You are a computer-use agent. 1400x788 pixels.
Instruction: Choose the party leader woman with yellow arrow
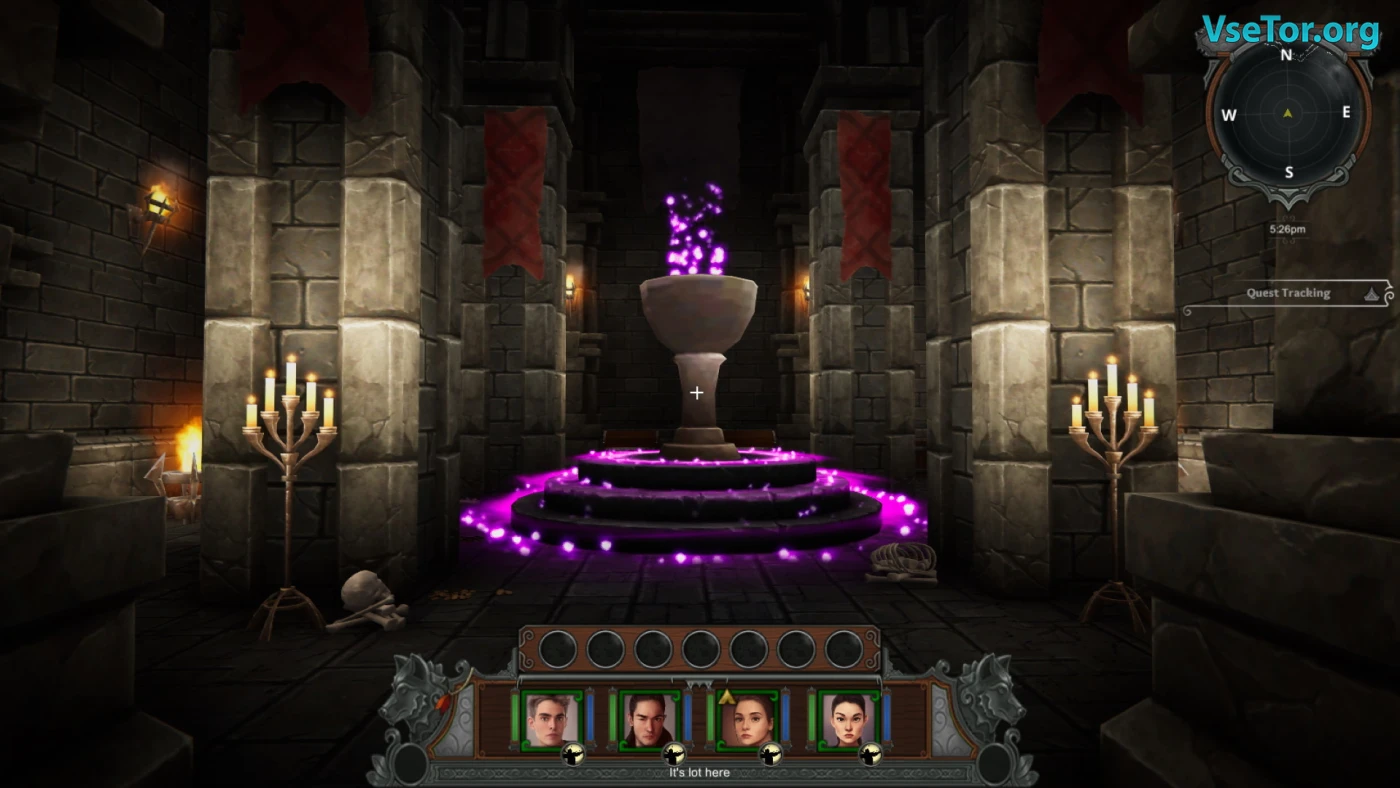748,719
